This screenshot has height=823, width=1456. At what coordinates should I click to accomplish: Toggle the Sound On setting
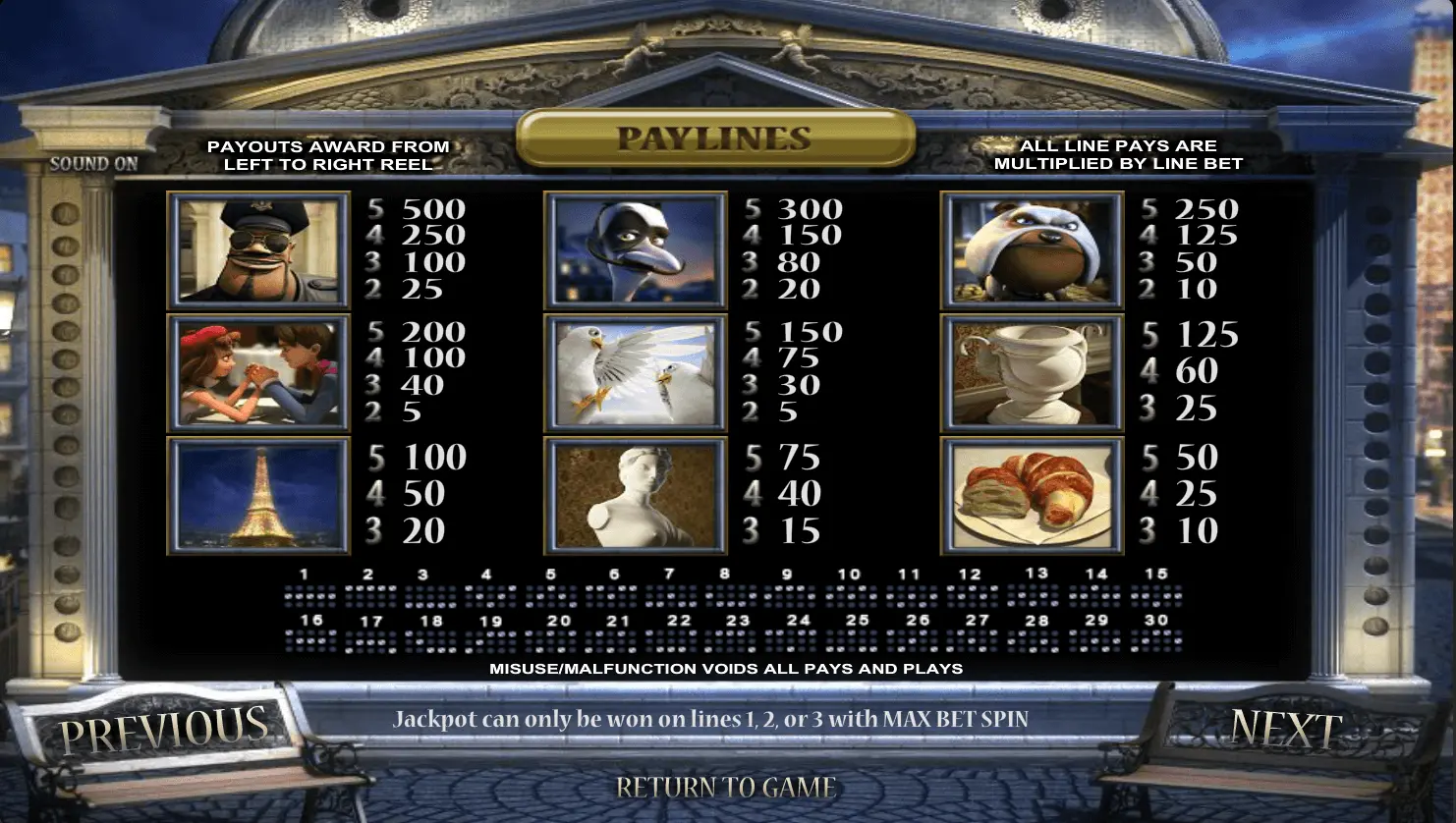pos(94,164)
